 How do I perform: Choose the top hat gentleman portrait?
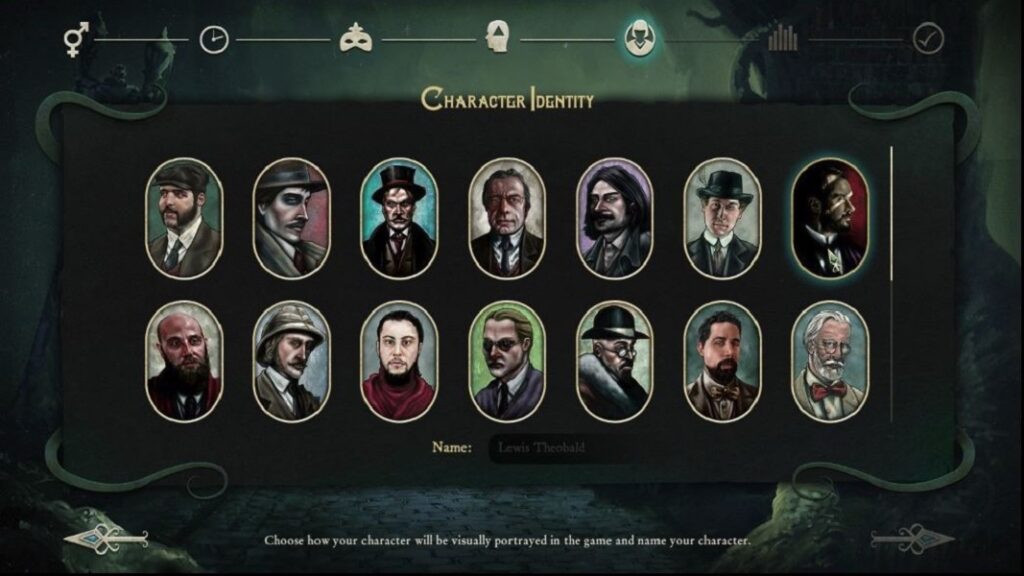(x=399, y=218)
